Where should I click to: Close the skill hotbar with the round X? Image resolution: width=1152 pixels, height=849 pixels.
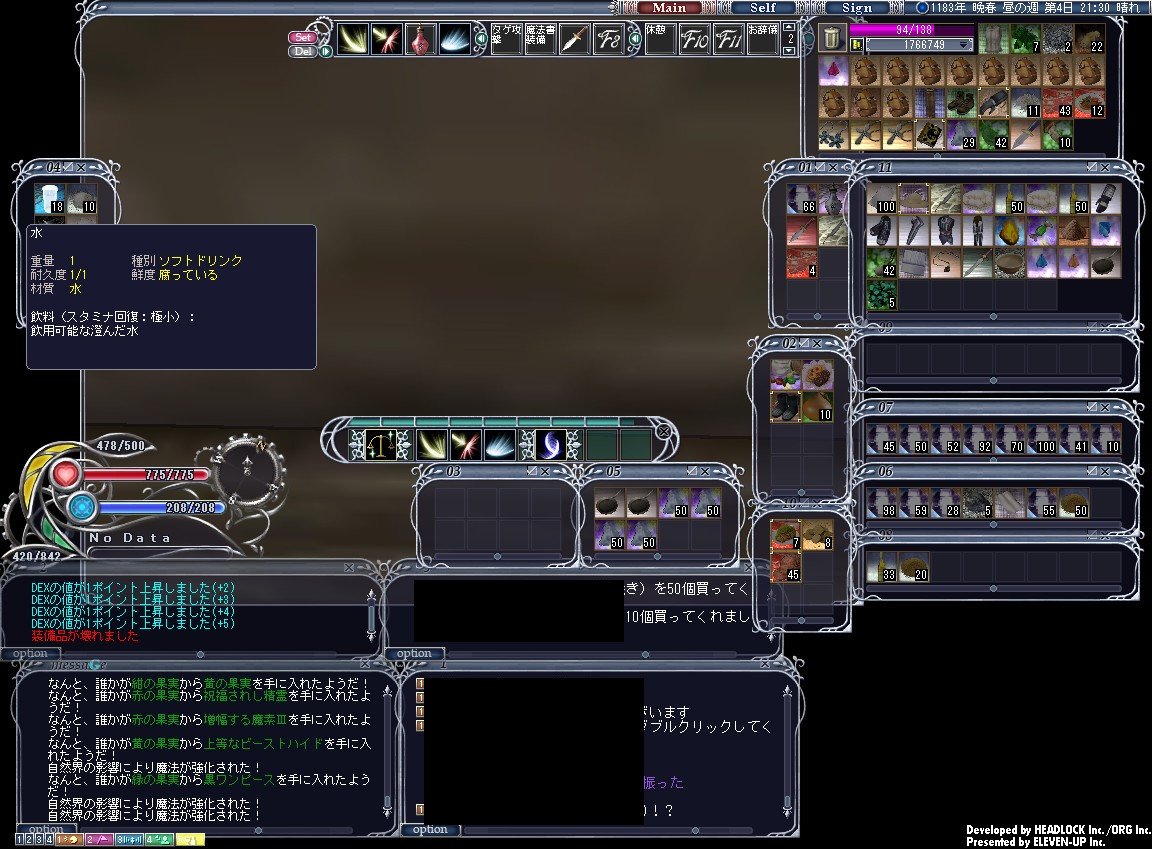pyautogui.click(x=663, y=431)
